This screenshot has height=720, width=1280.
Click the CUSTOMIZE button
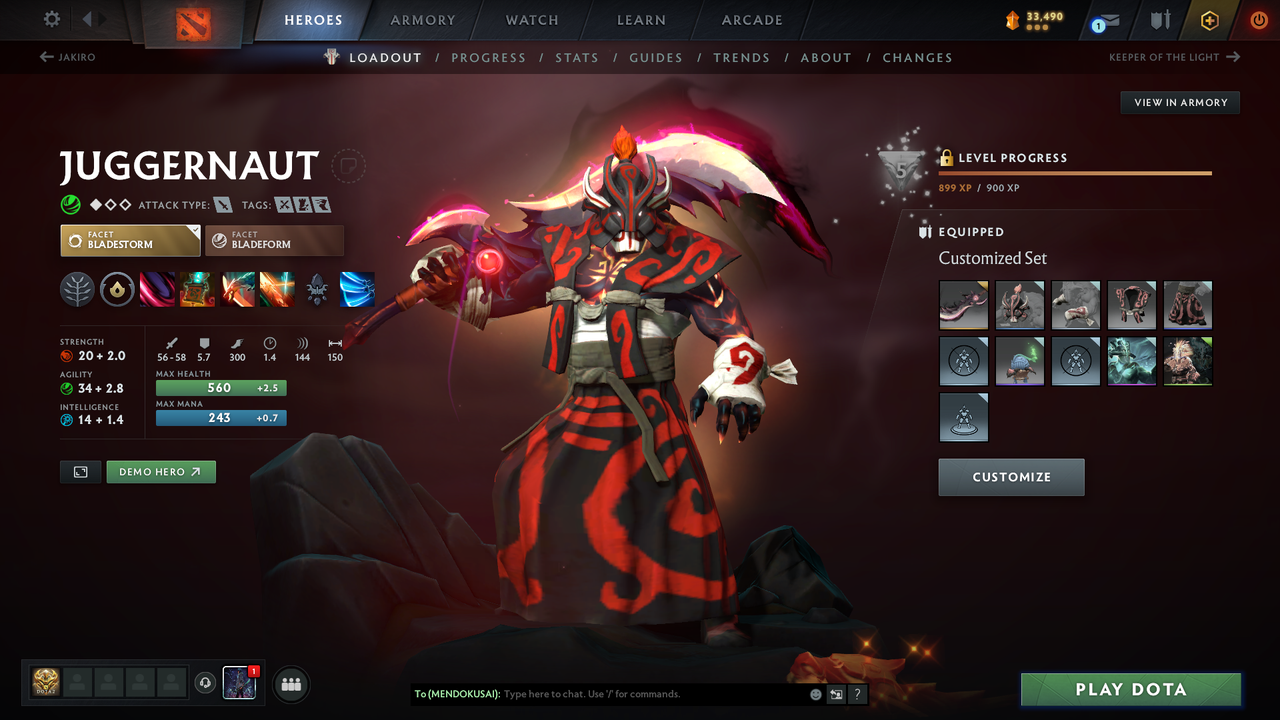[1011, 477]
